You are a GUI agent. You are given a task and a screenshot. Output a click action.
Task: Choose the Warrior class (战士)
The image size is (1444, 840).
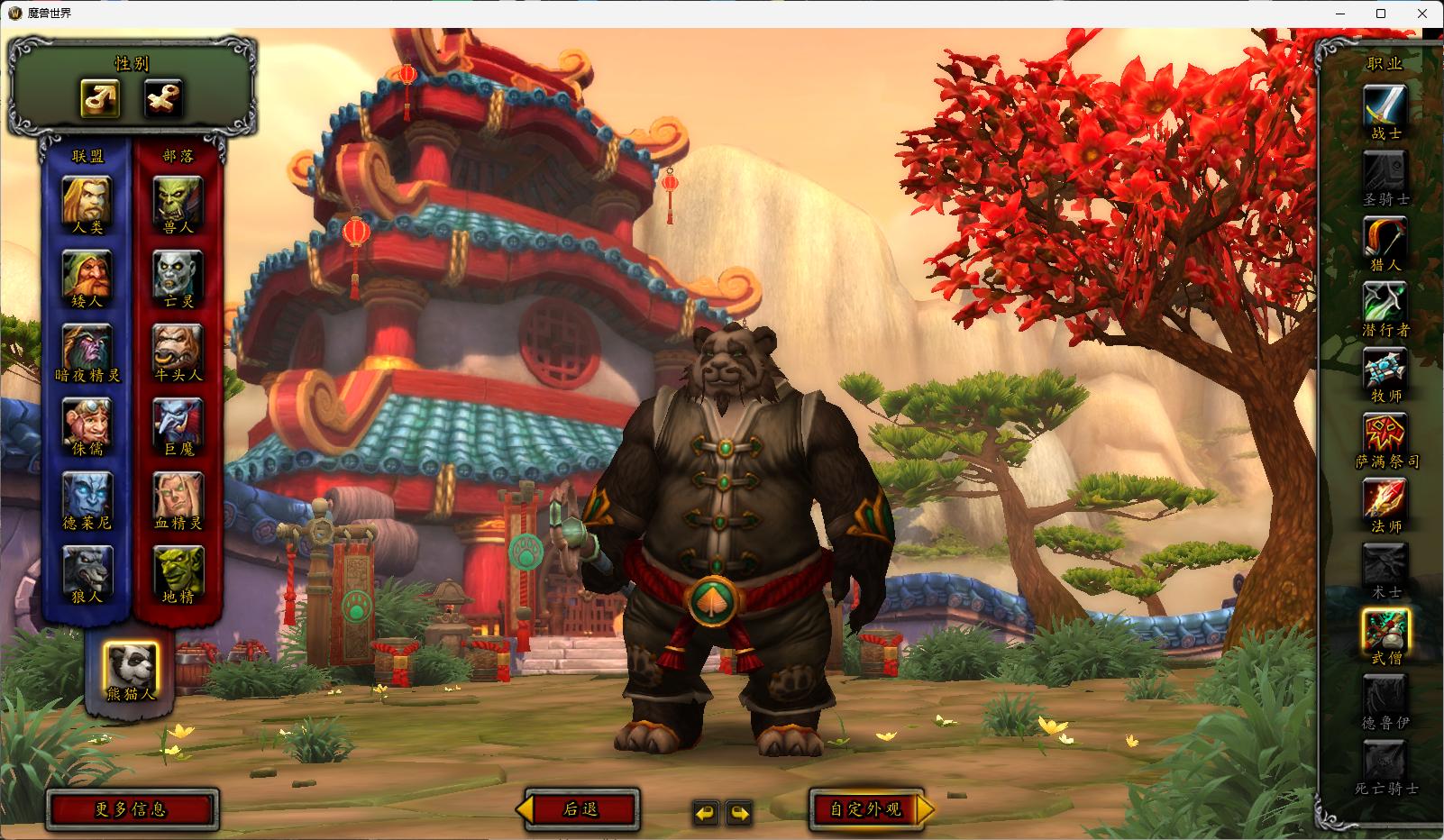tap(1385, 107)
